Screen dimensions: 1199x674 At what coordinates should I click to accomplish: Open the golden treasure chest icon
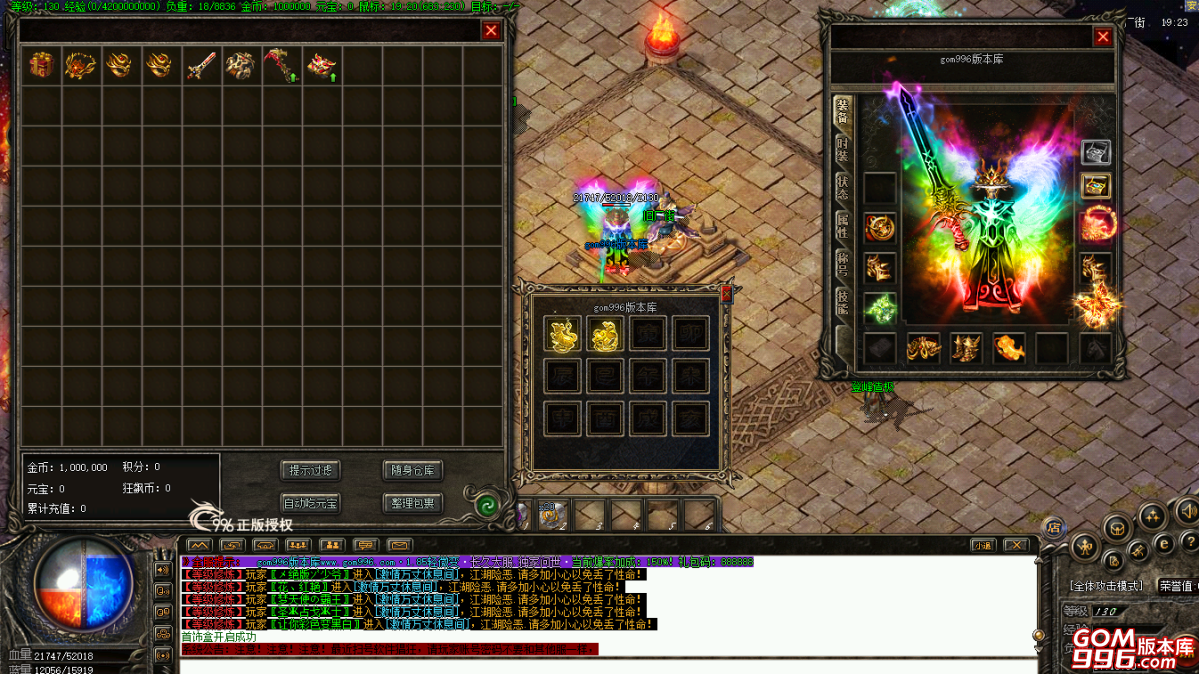(x=1096, y=186)
